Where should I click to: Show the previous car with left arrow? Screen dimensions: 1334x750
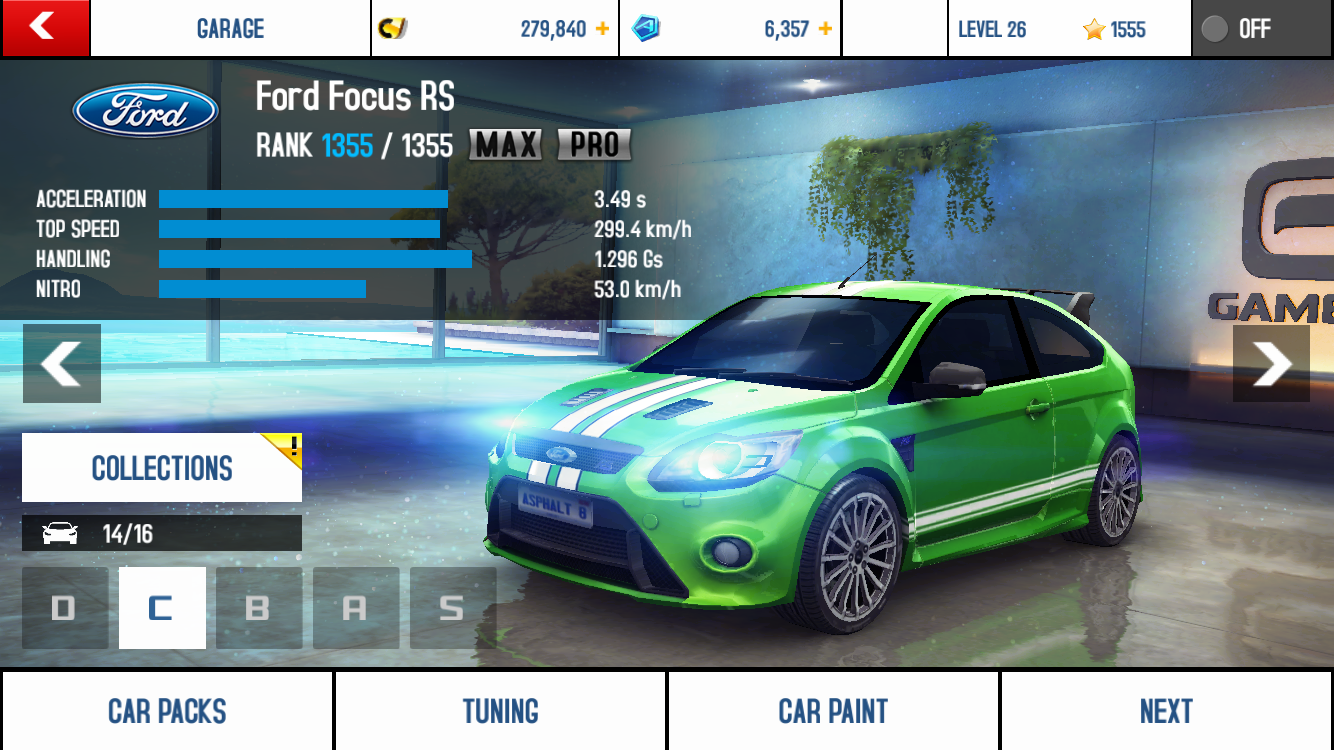pos(62,363)
